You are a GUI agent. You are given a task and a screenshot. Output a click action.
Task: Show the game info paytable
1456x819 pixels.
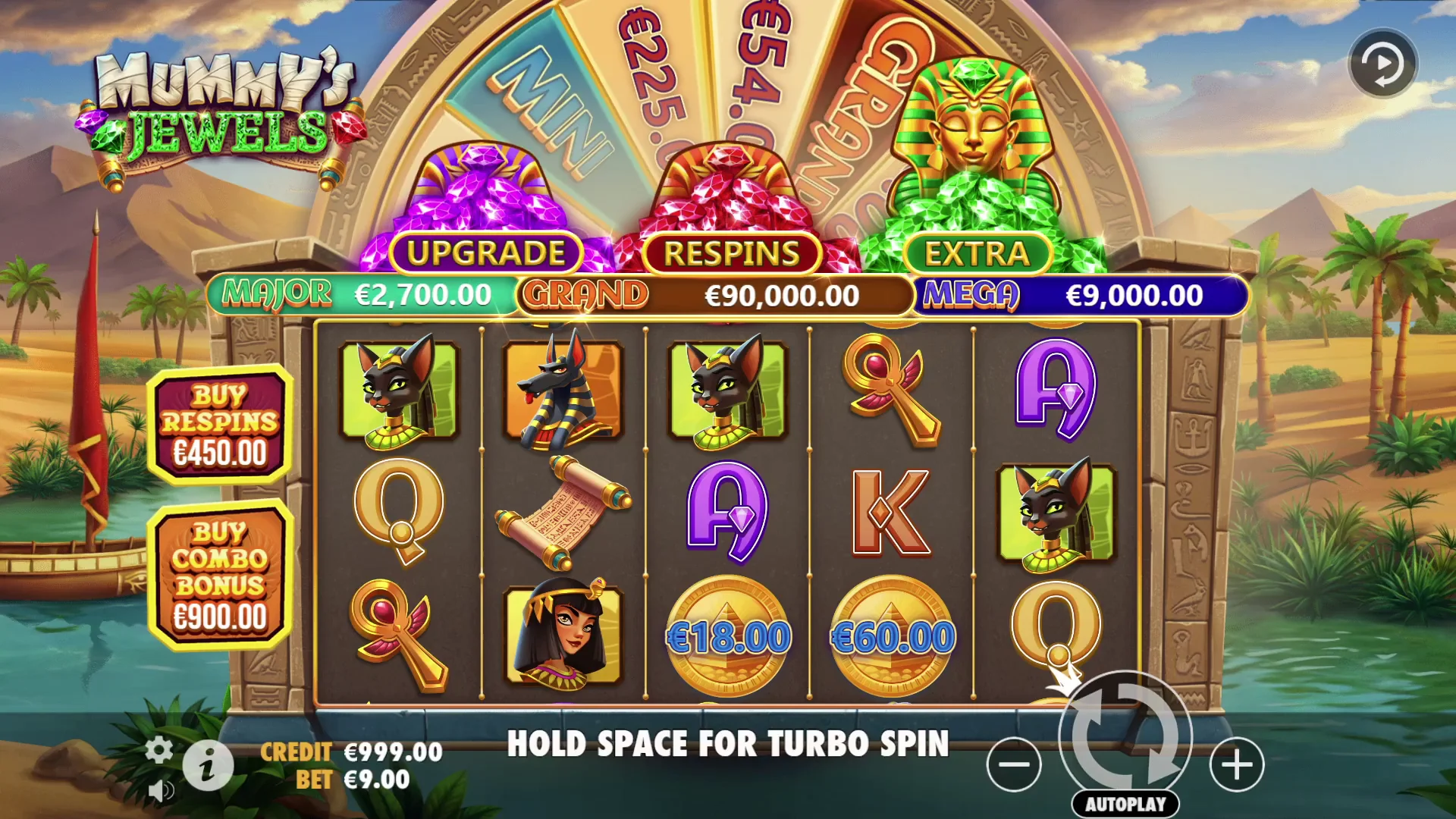208,766
